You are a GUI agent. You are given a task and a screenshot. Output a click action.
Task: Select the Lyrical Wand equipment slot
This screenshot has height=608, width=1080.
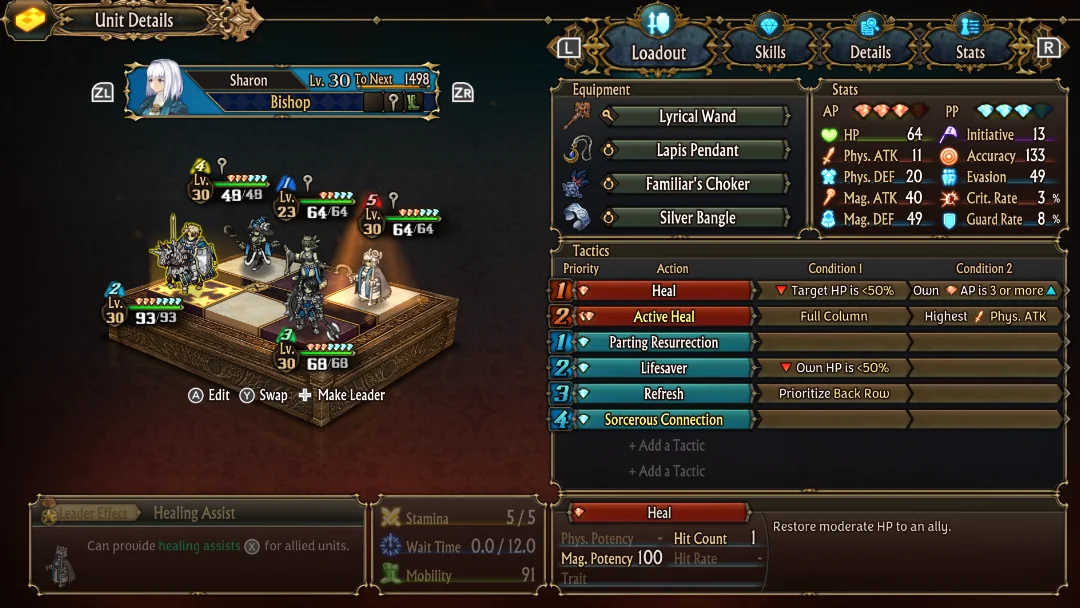pos(697,117)
